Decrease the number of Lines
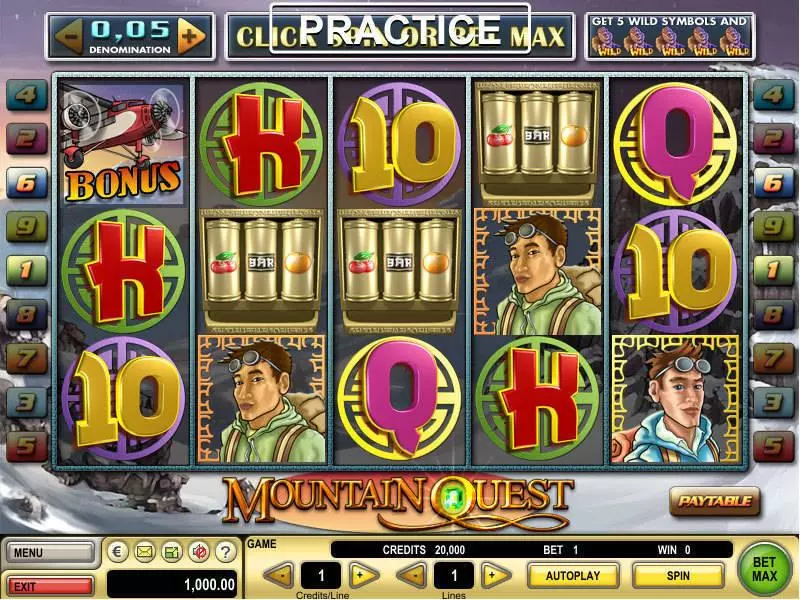Viewport: 800px width, 600px height. (x=411, y=575)
